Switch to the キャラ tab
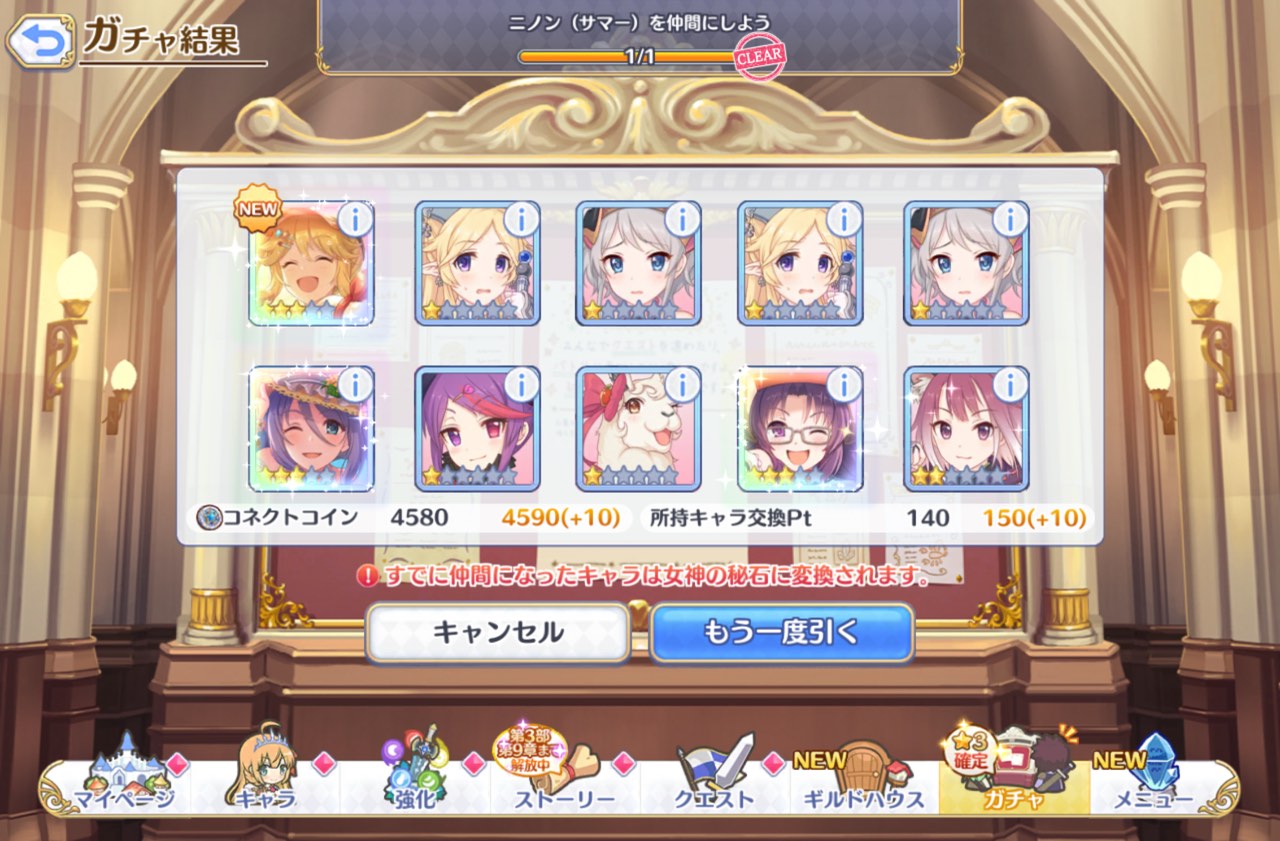 pyautogui.click(x=265, y=785)
